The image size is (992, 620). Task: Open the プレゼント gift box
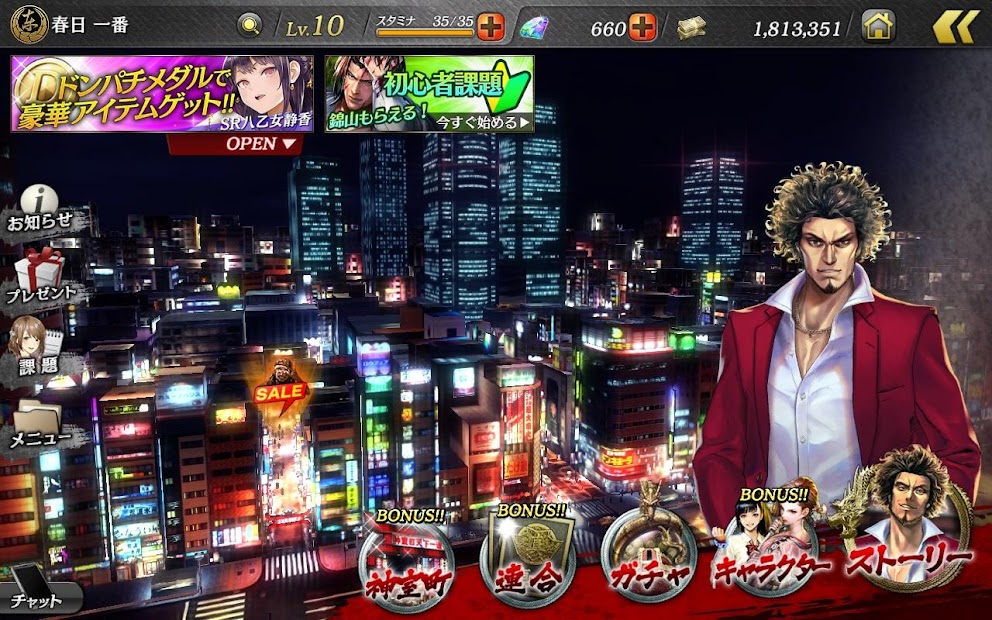[x=41, y=277]
